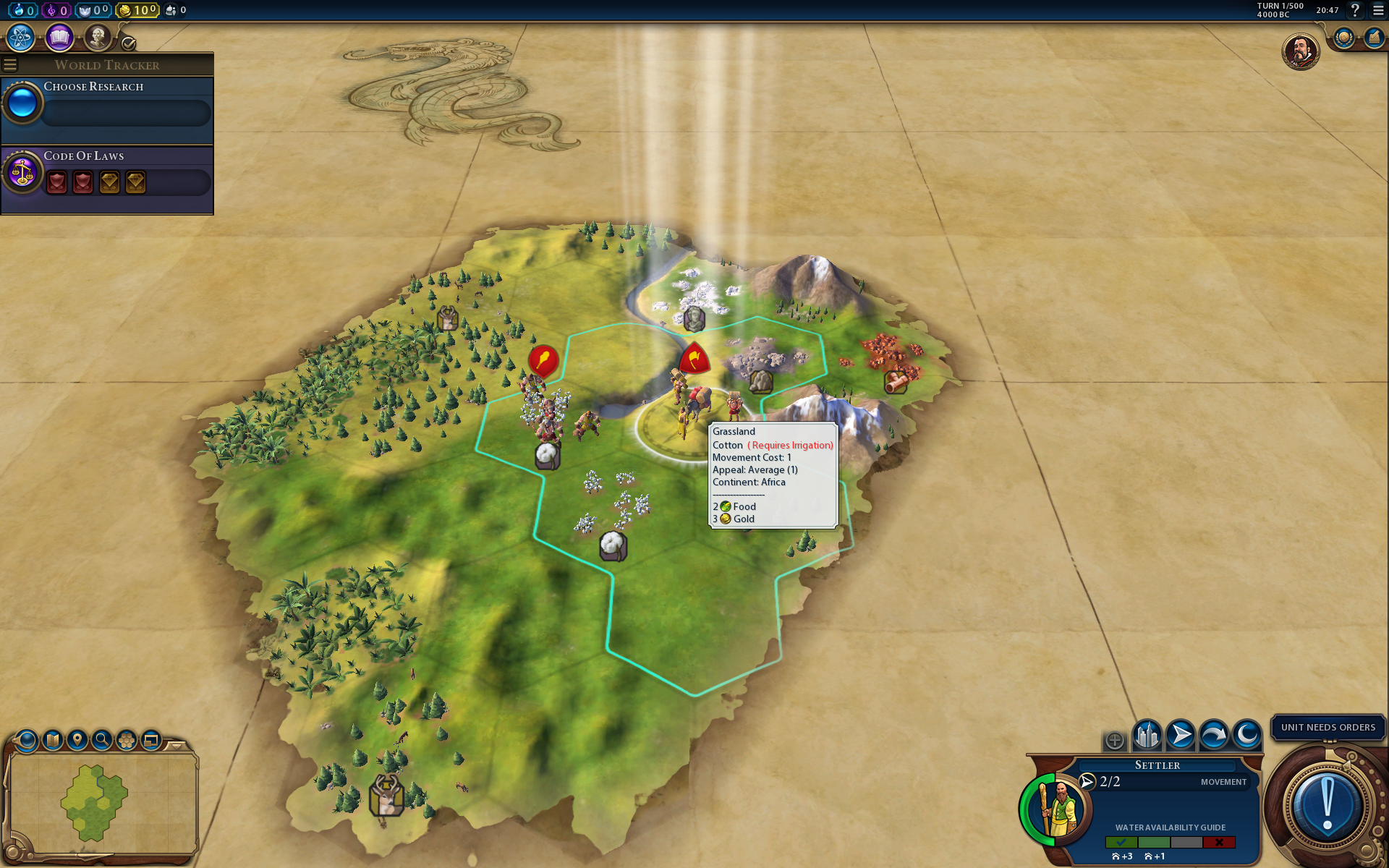Open the Great People bust icon

pyautogui.click(x=98, y=38)
